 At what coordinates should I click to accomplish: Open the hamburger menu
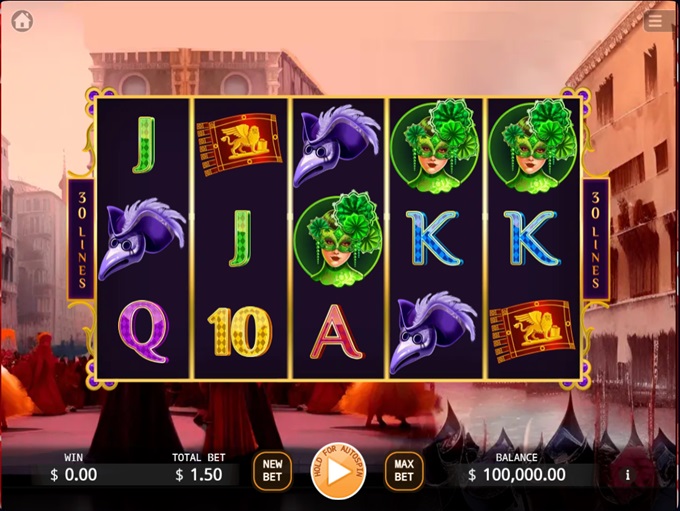click(x=656, y=21)
